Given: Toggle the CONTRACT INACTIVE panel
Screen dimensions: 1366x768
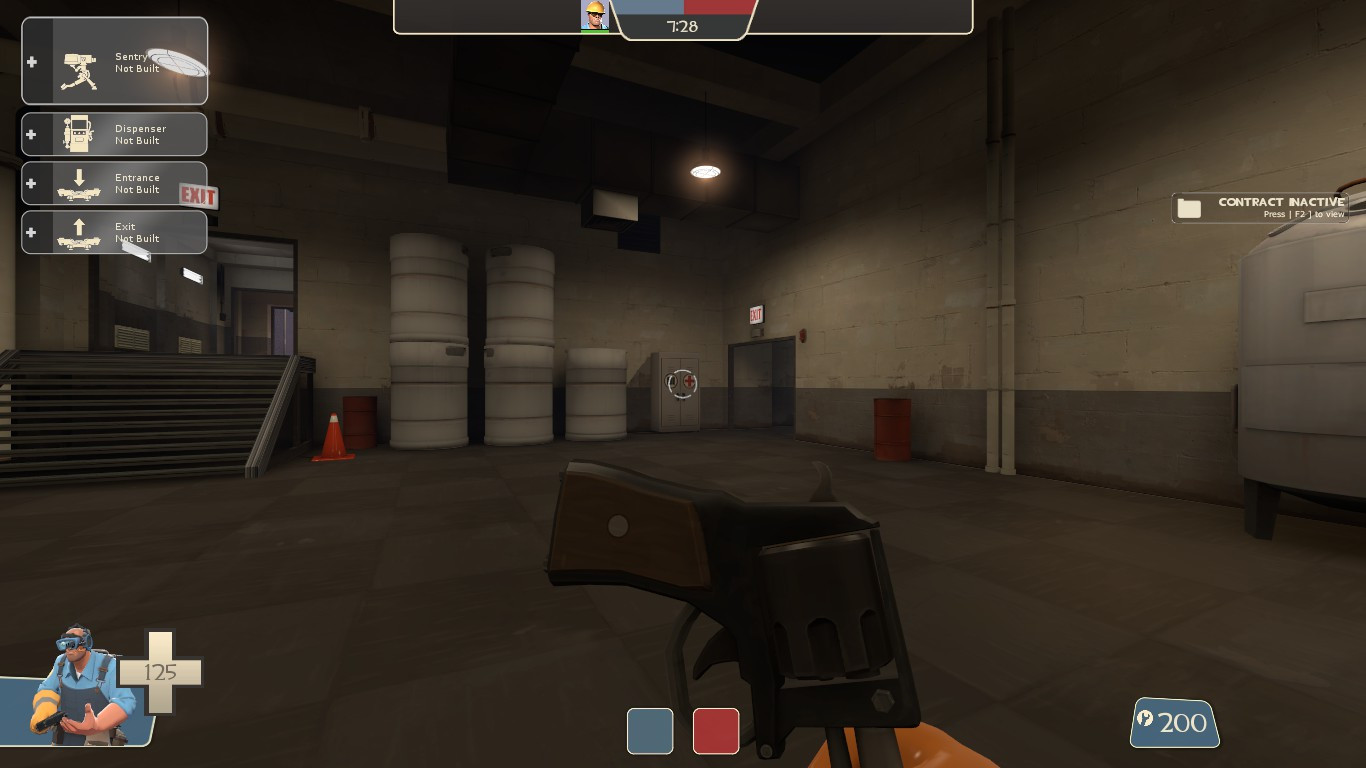Looking at the screenshot, I should [x=1260, y=207].
